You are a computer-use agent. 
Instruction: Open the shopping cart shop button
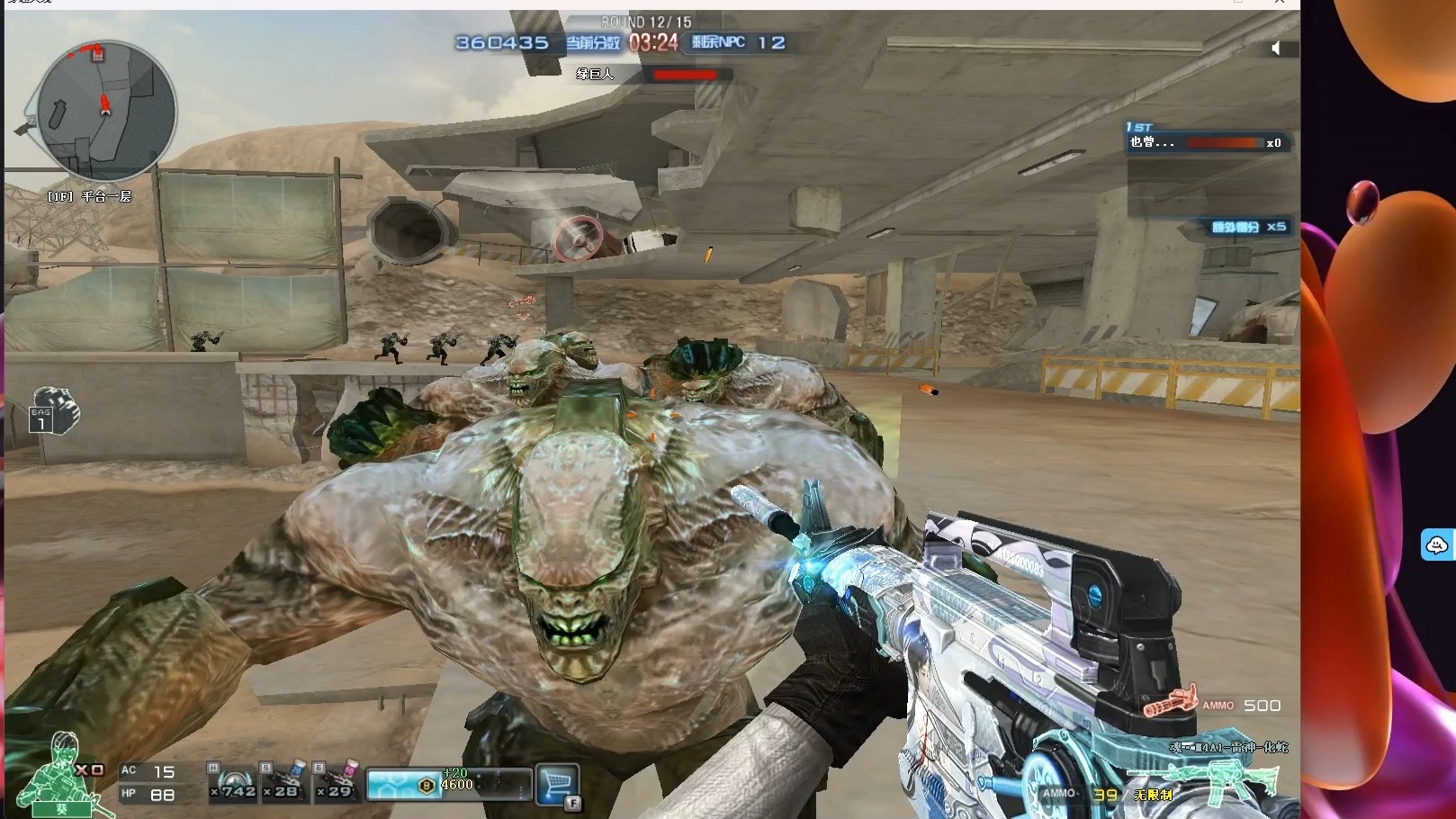click(557, 784)
